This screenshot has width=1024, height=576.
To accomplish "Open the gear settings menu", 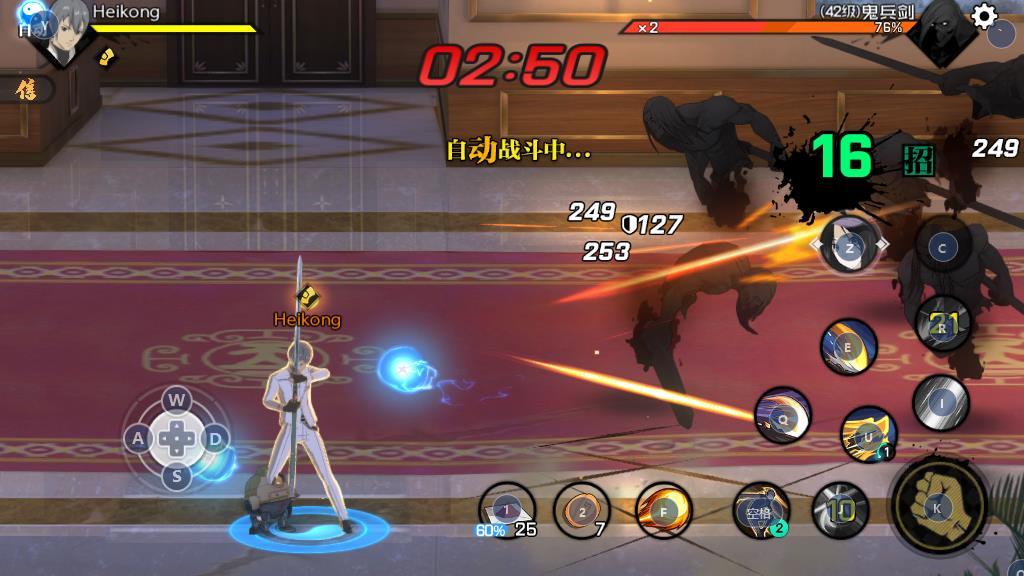I will tap(985, 15).
